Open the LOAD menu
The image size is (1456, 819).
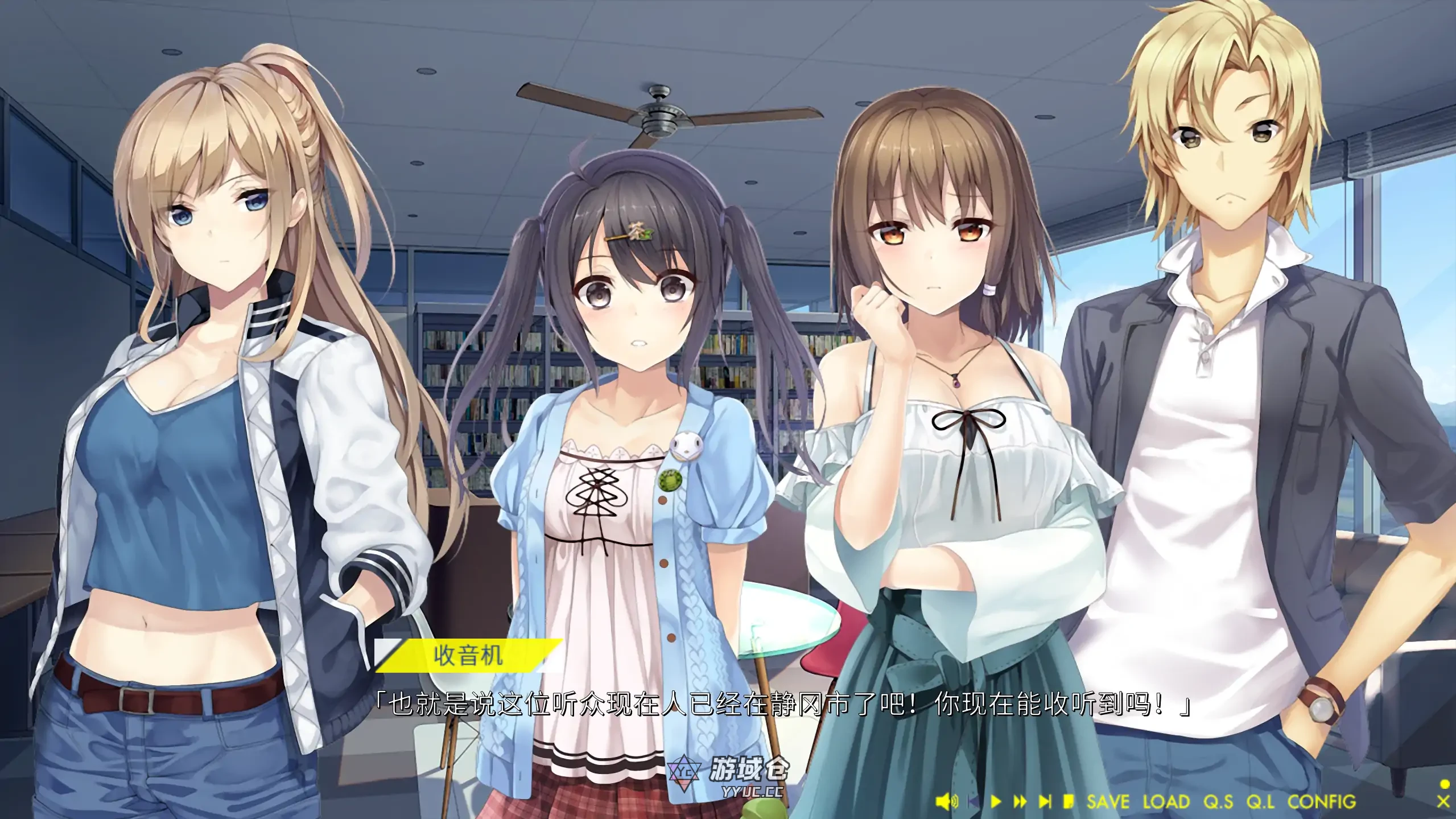tap(1166, 802)
